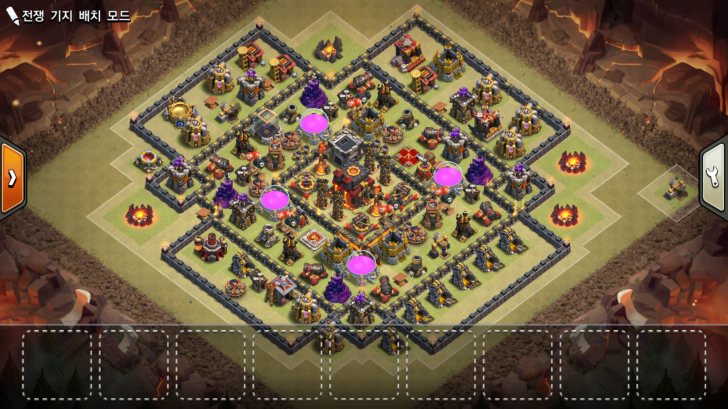Open the orange arrow side panel
This screenshot has height=409, width=728.
pyautogui.click(x=12, y=178)
